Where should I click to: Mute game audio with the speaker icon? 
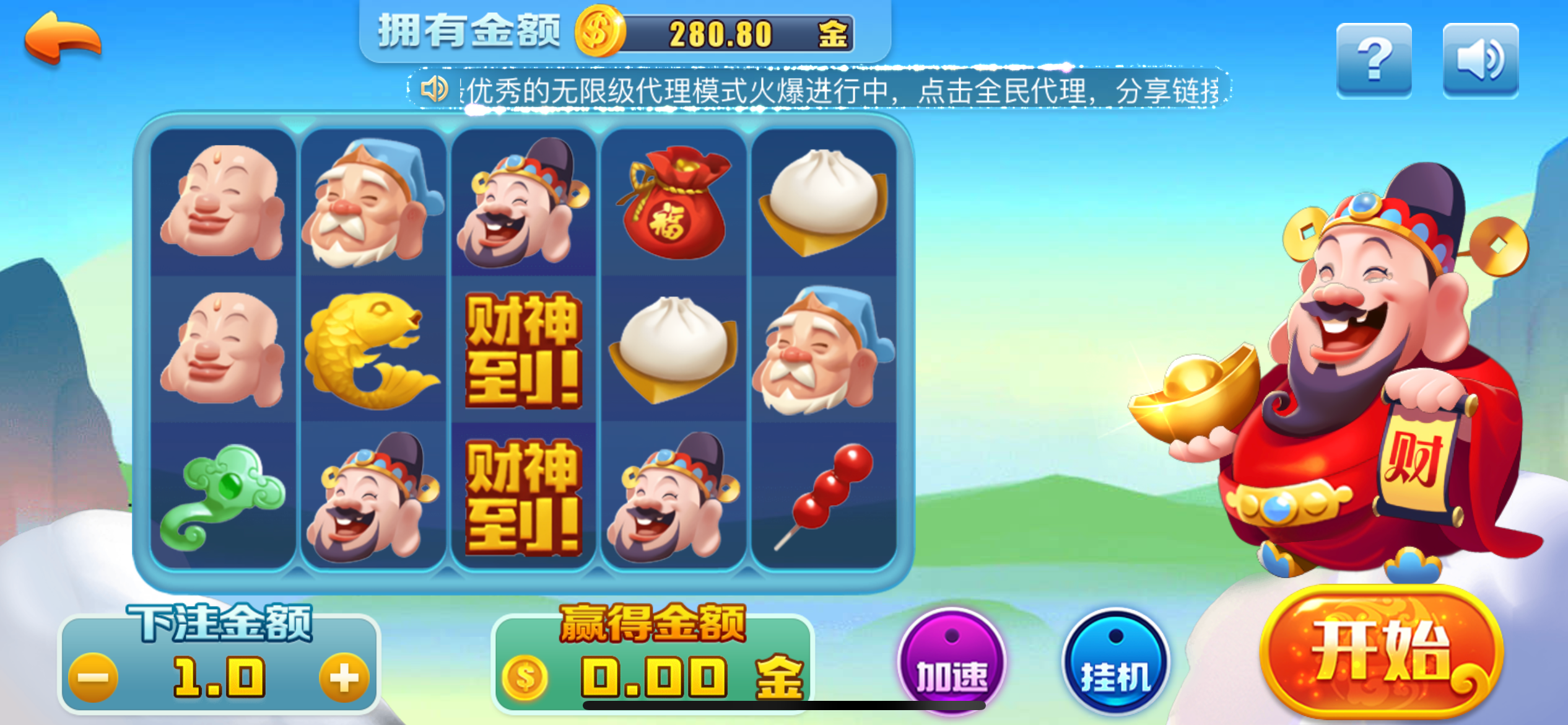1481,59
